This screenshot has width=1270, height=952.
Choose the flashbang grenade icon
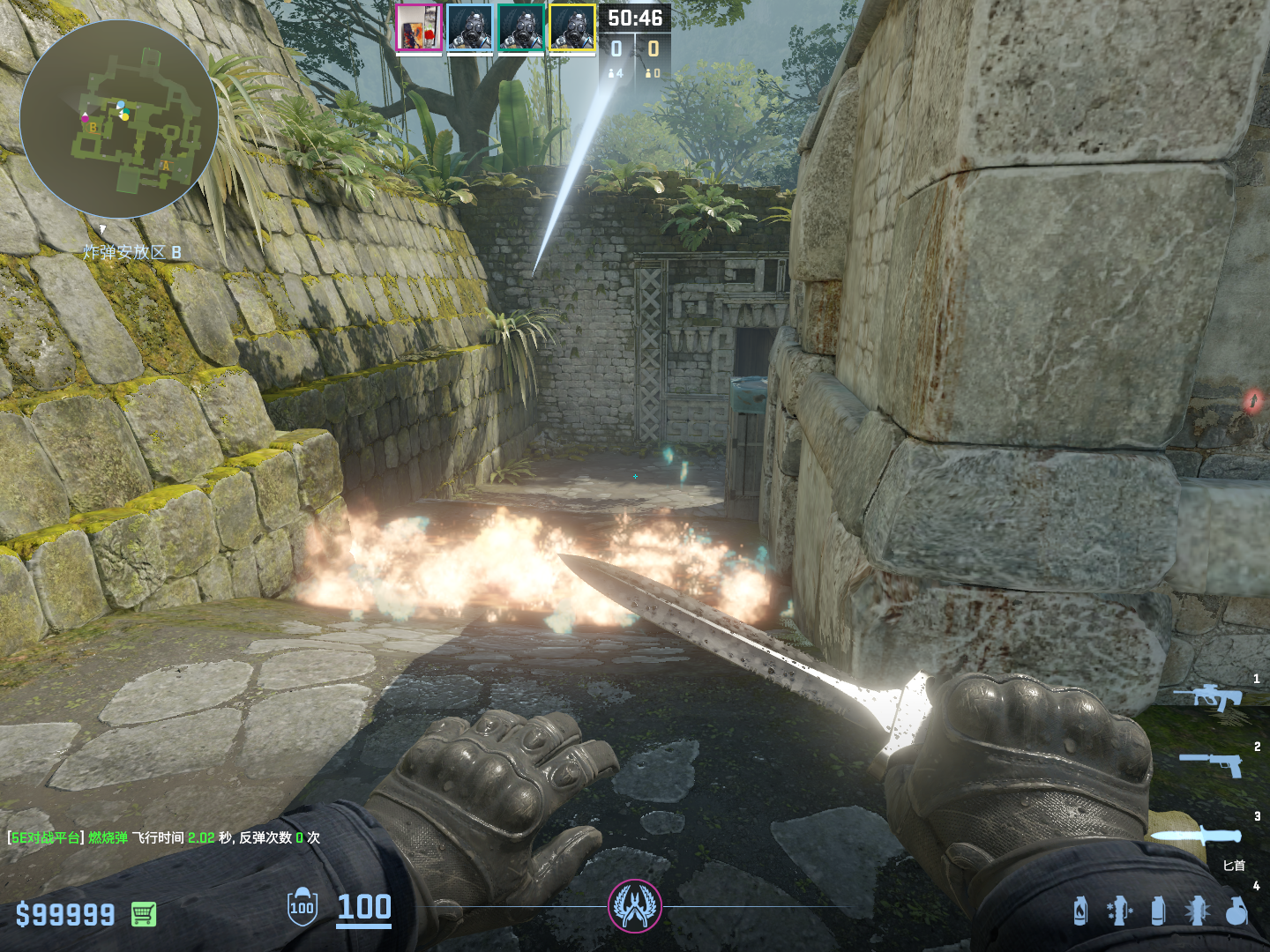(1197, 911)
